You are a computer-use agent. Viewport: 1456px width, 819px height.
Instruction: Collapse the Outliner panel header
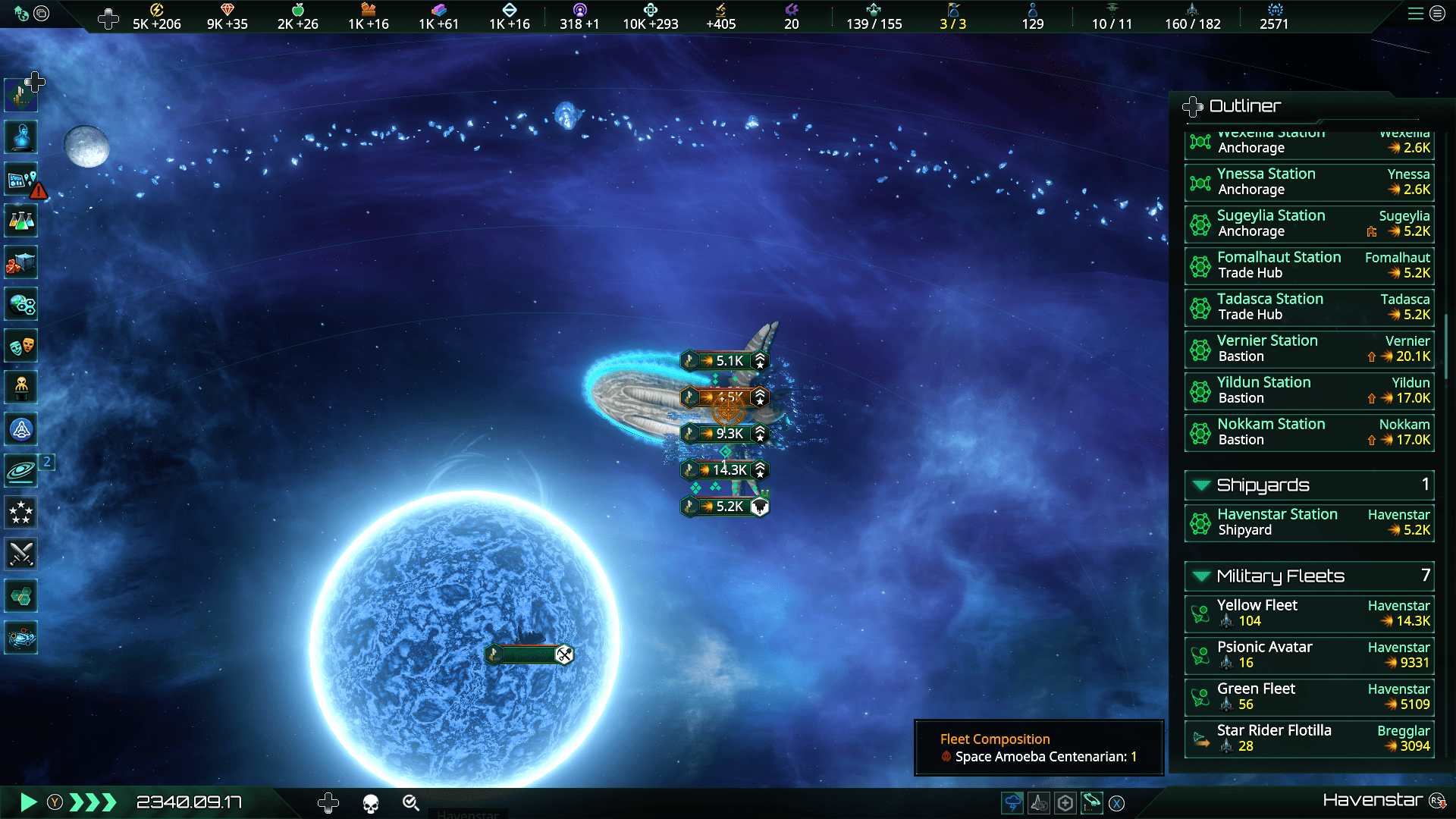tap(1193, 107)
